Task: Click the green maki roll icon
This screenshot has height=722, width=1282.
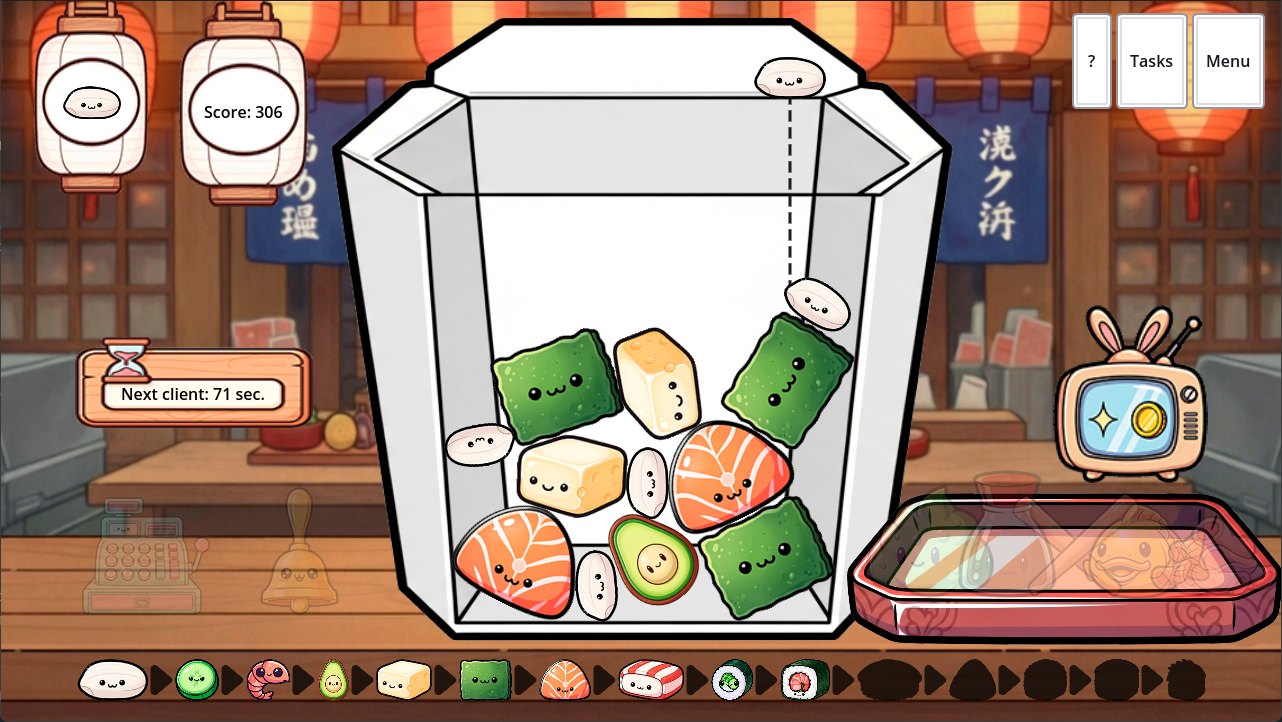Action: (x=730, y=678)
